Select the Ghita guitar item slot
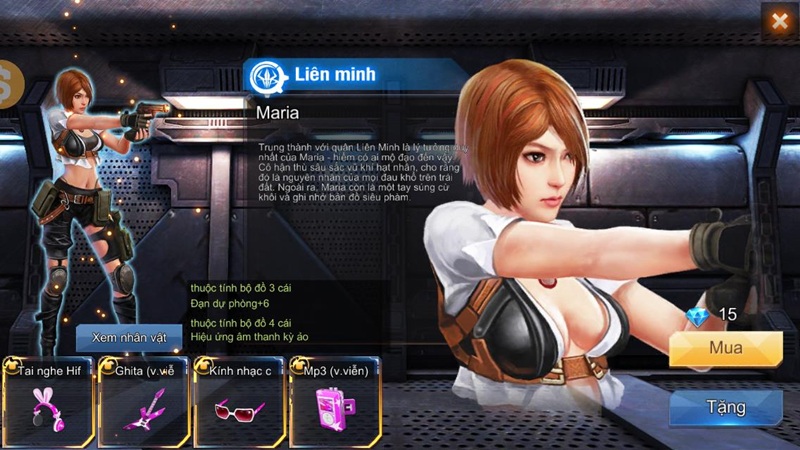The width and height of the screenshot is (800, 450). tap(143, 403)
